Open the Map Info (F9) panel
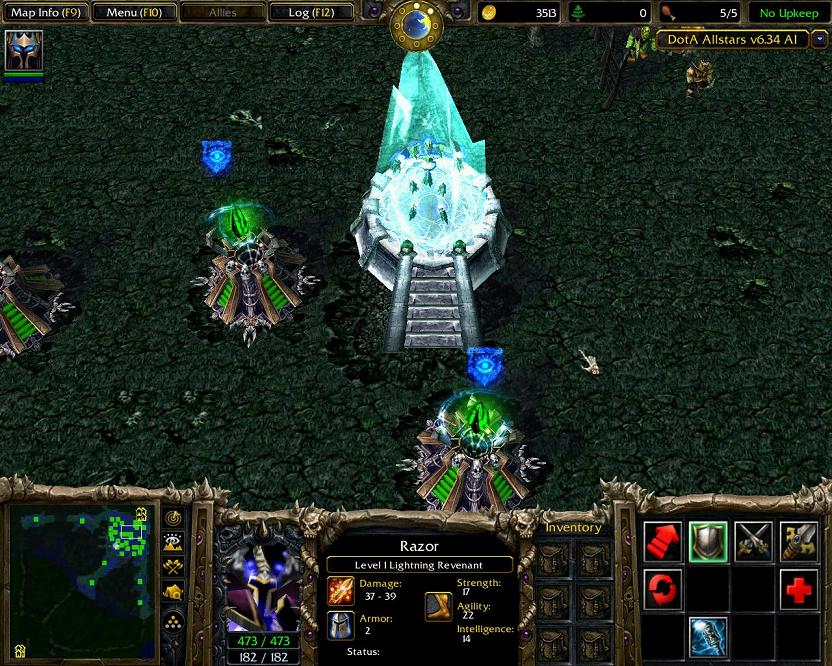832x666 pixels. (x=45, y=13)
